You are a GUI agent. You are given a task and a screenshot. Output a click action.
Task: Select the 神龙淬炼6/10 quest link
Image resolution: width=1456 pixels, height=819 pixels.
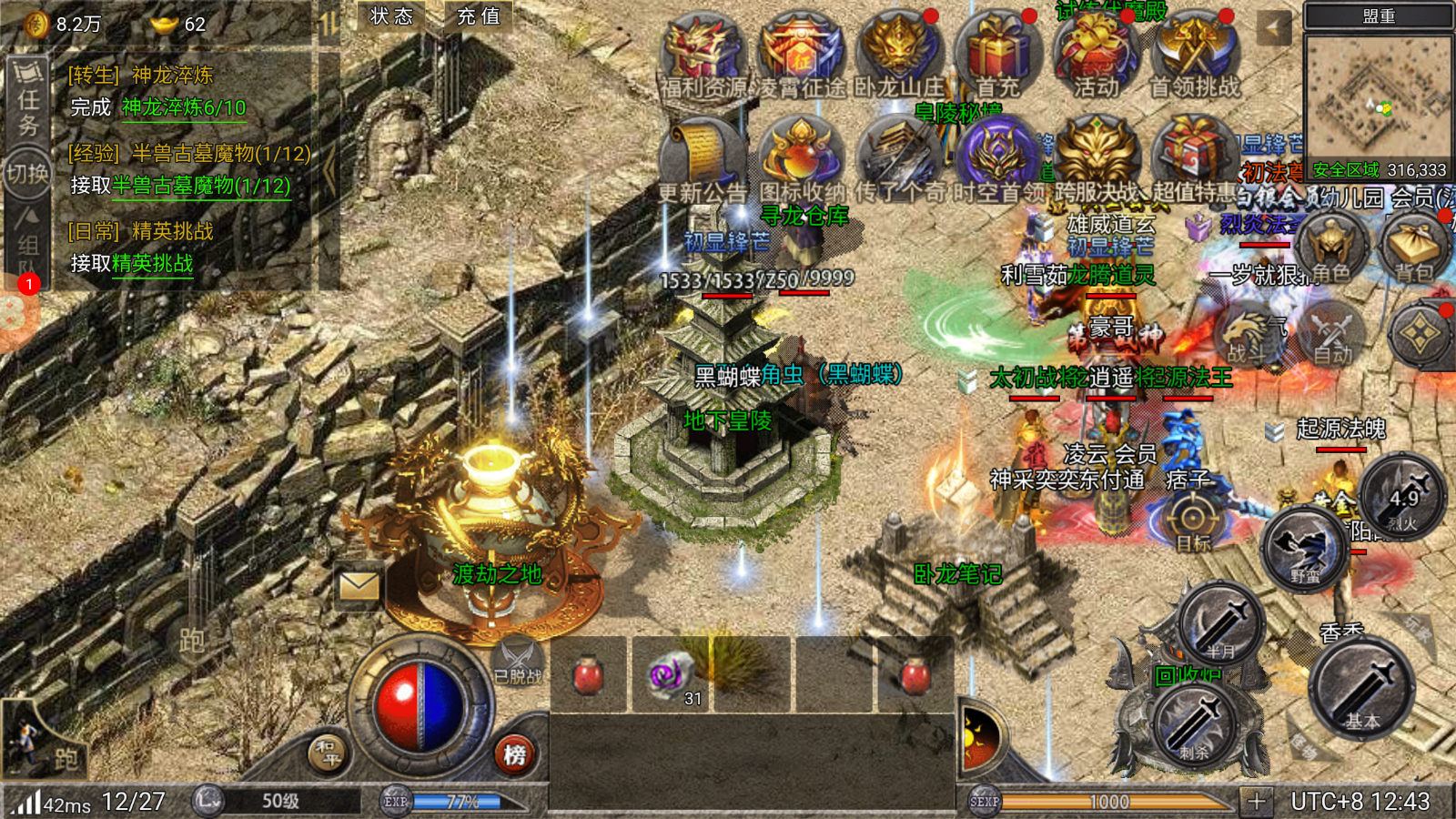pyautogui.click(x=184, y=107)
